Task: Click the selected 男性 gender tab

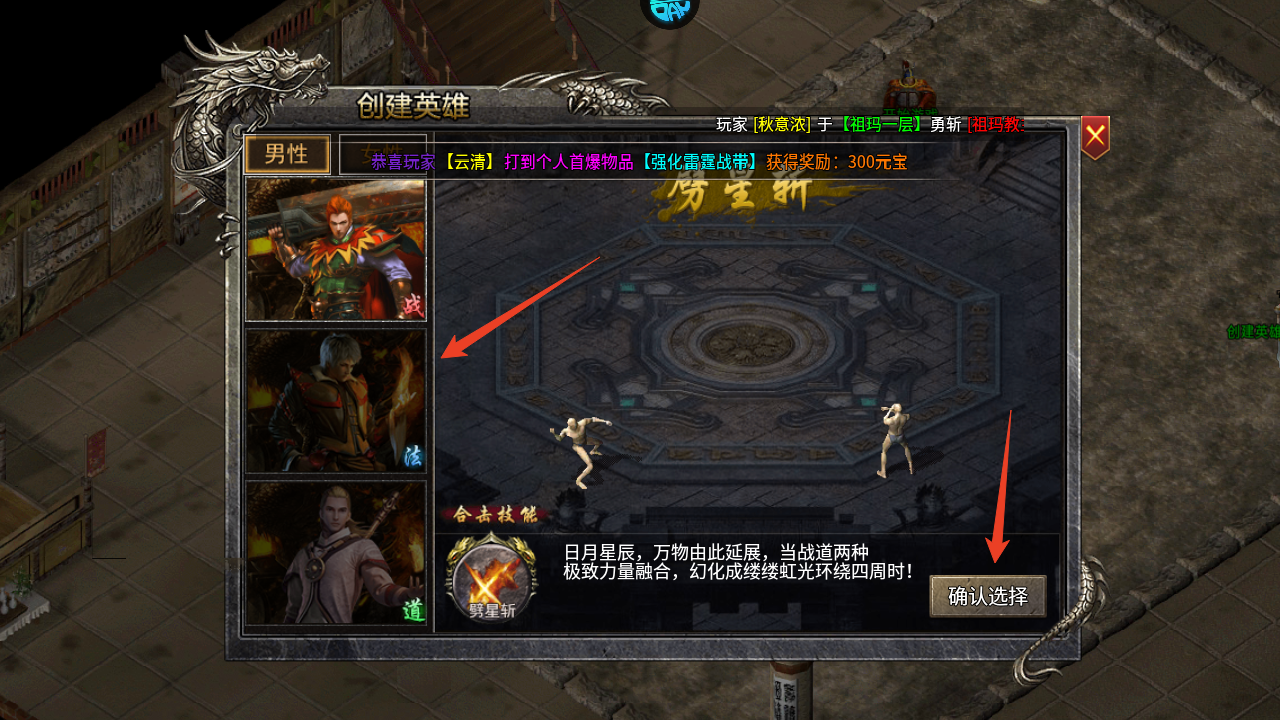Action: (287, 155)
